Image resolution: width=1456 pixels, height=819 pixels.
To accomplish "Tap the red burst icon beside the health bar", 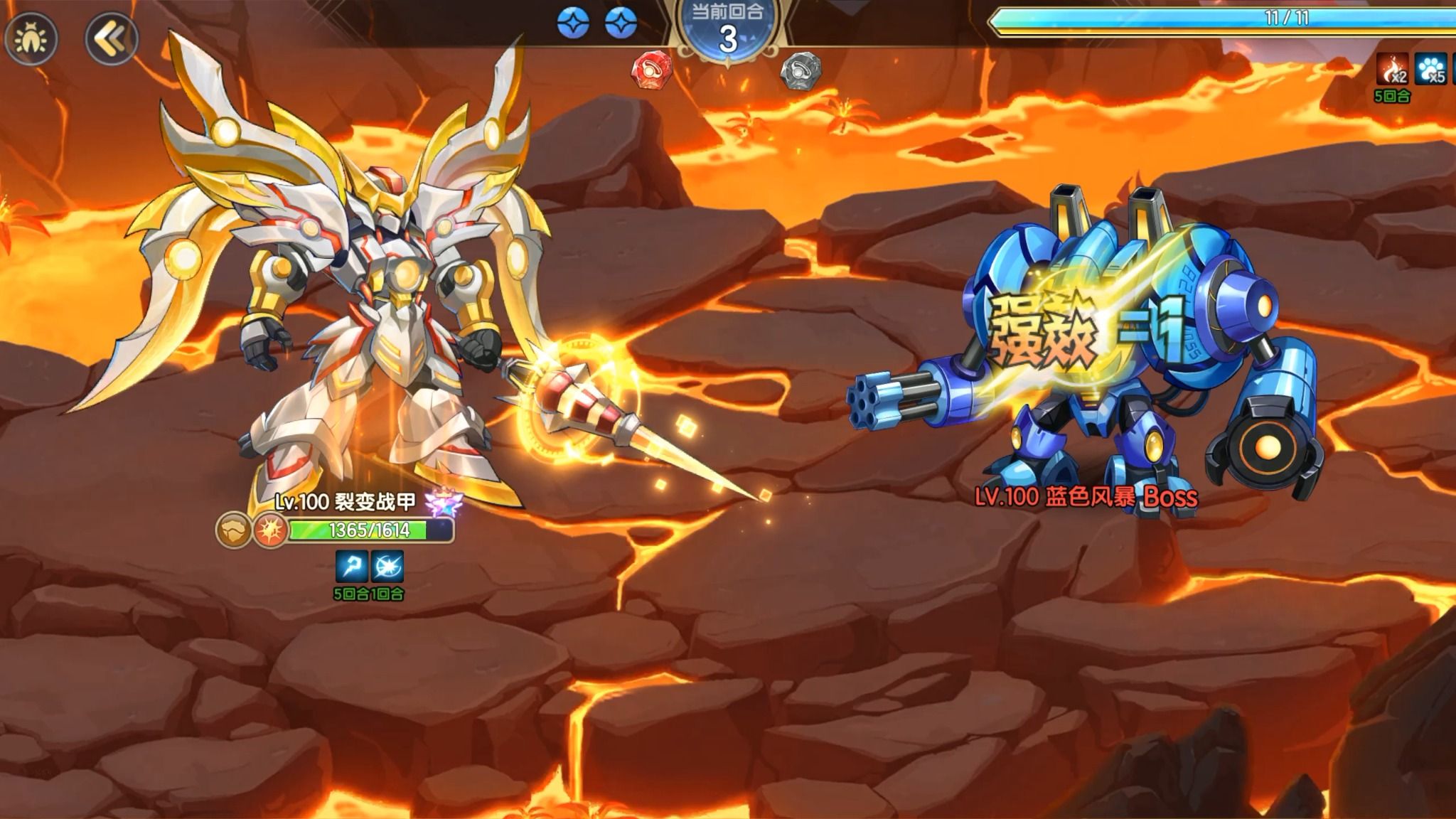I will pyautogui.click(x=269, y=530).
